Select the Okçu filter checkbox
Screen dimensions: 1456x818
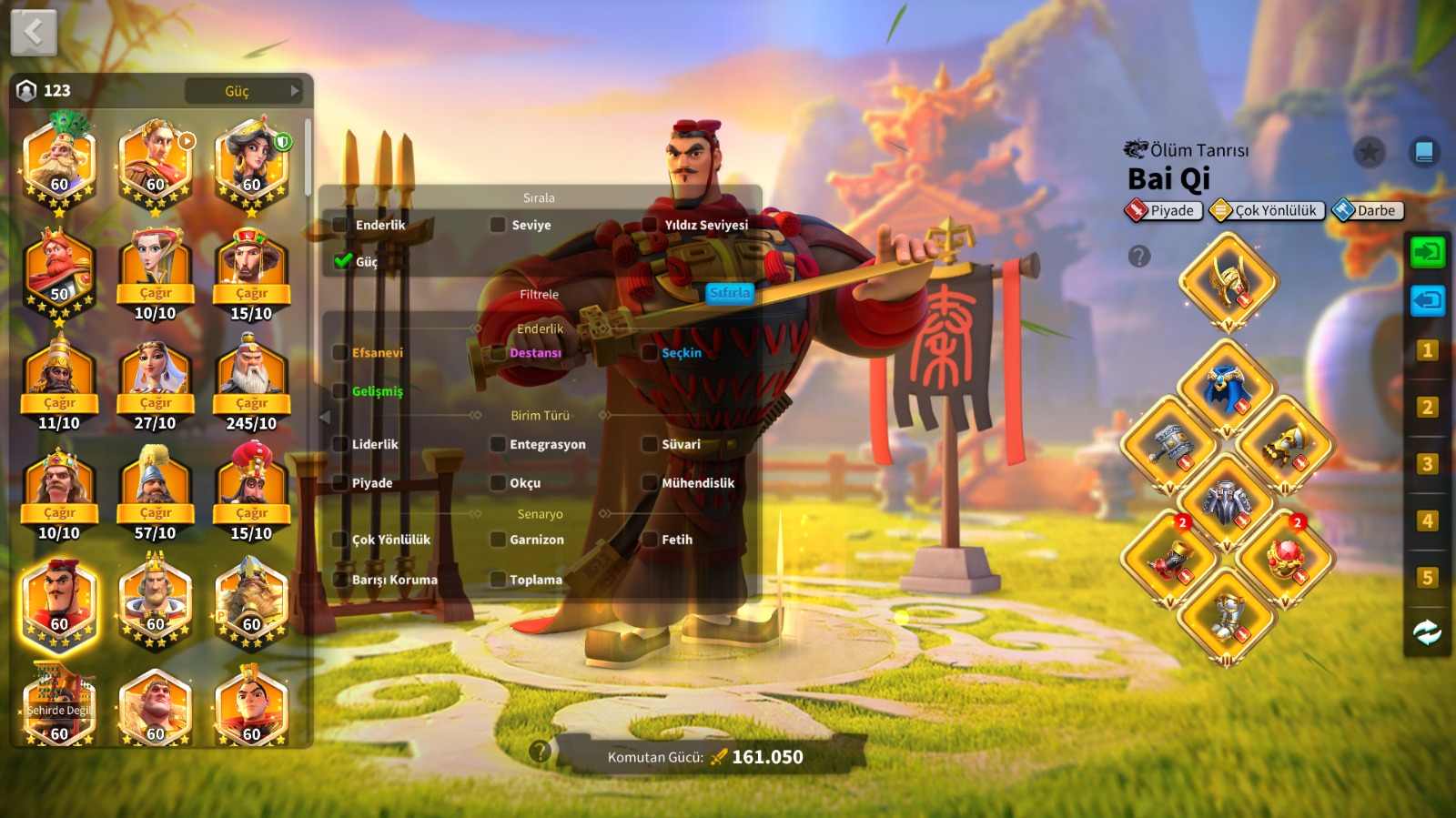(x=498, y=483)
